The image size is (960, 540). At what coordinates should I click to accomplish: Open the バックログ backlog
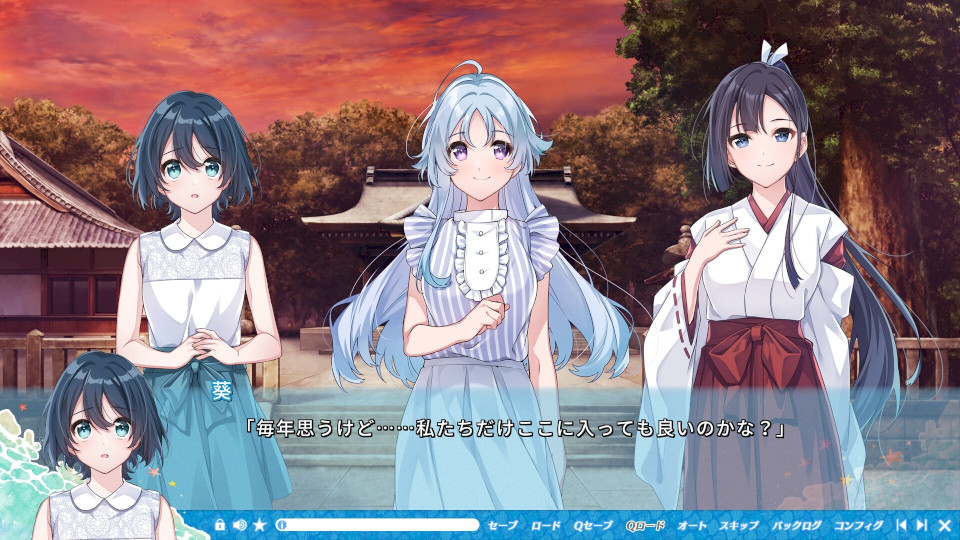tap(797, 525)
